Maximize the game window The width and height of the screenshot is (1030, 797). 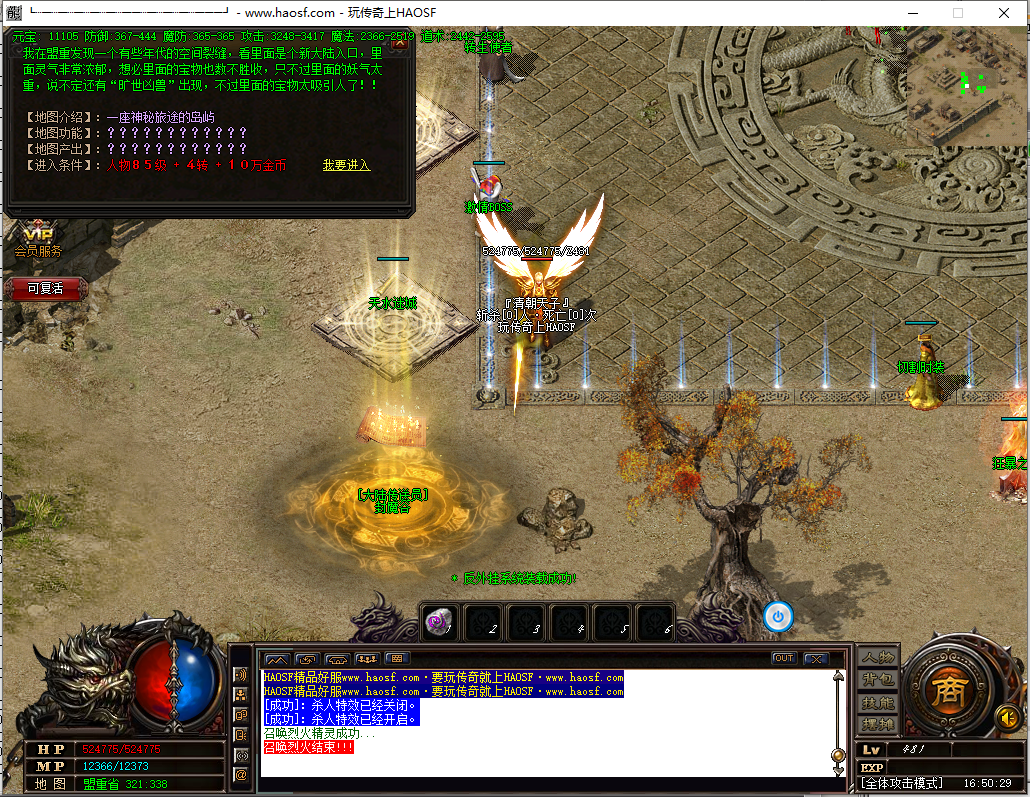point(958,13)
